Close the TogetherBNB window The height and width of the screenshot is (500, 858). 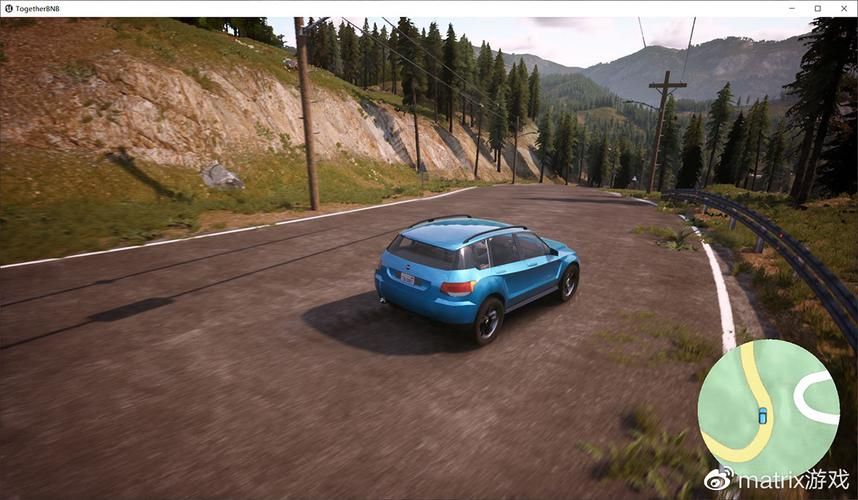(843, 8)
